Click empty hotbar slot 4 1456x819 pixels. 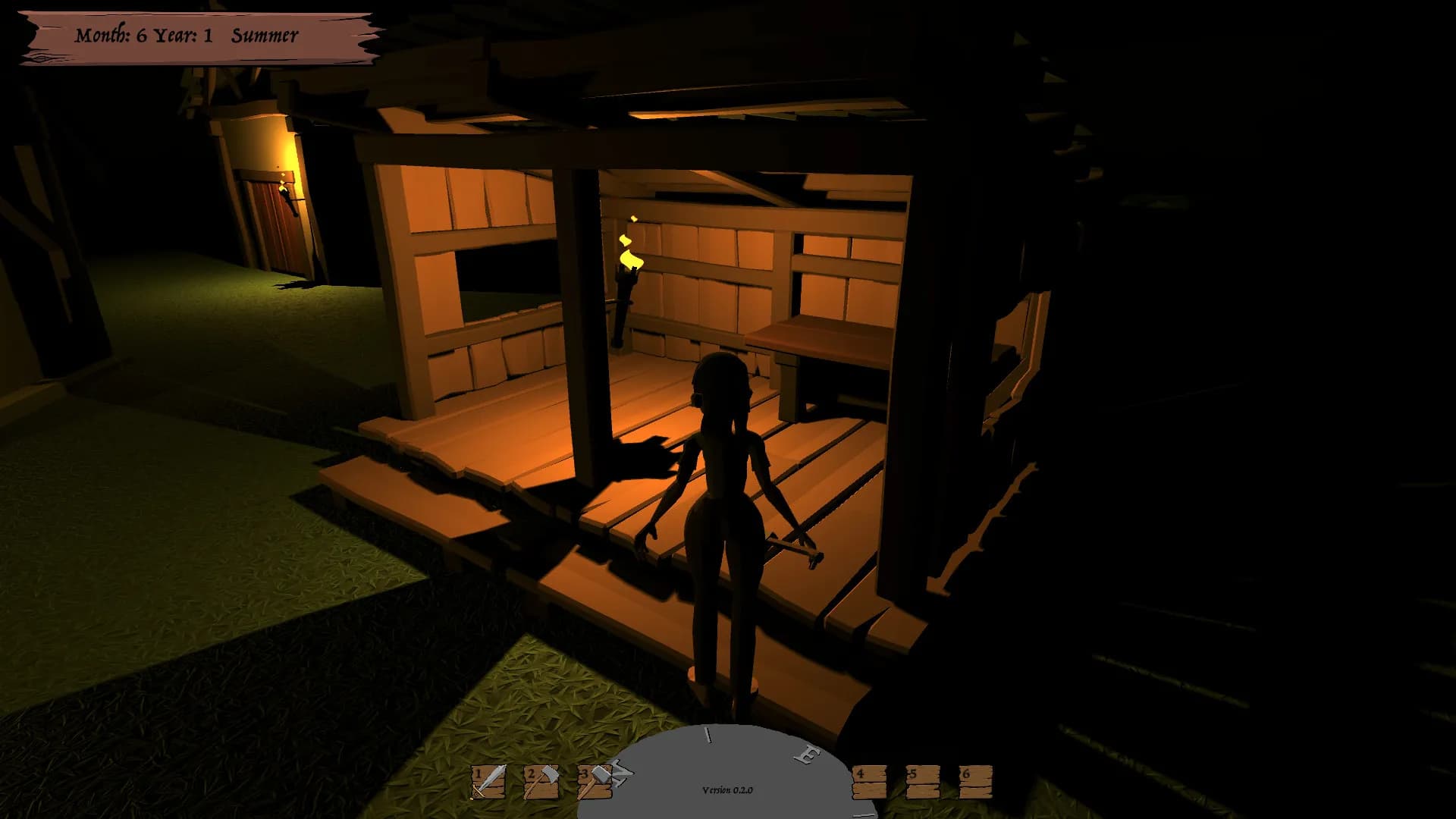pyautogui.click(x=869, y=781)
